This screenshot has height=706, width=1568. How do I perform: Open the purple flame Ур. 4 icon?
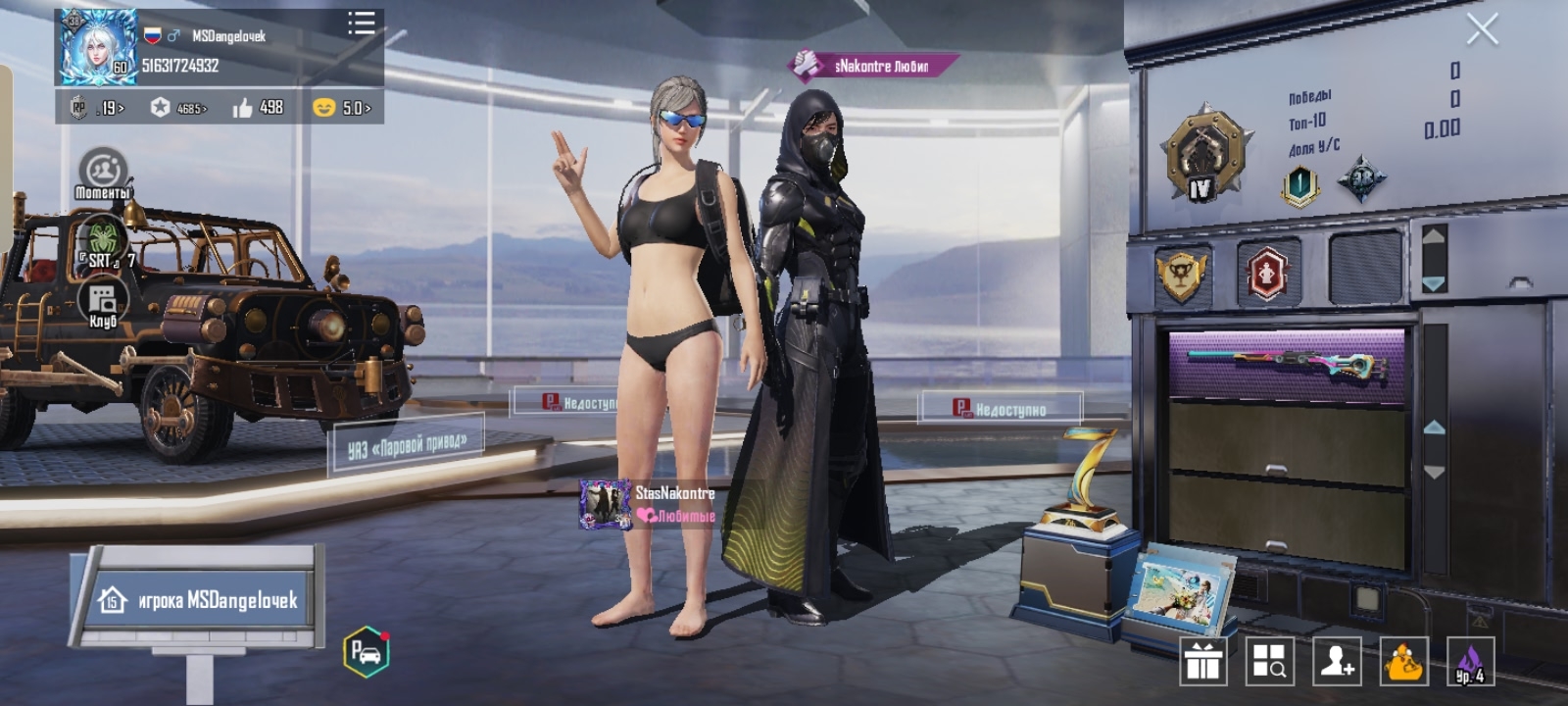pos(1470,661)
